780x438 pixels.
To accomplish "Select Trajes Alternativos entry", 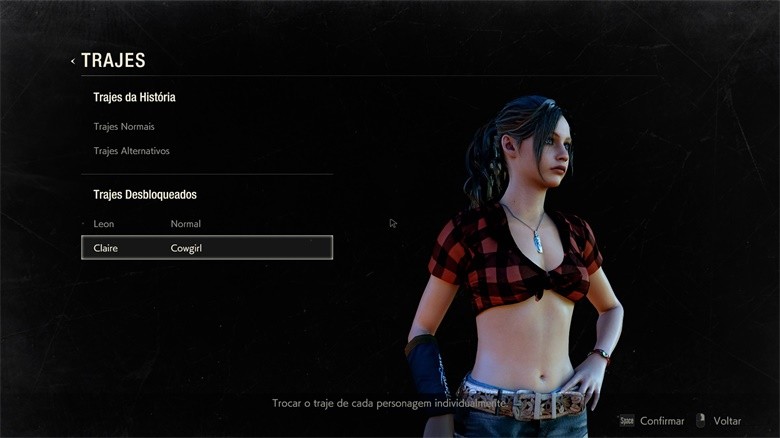I will click(x=131, y=151).
